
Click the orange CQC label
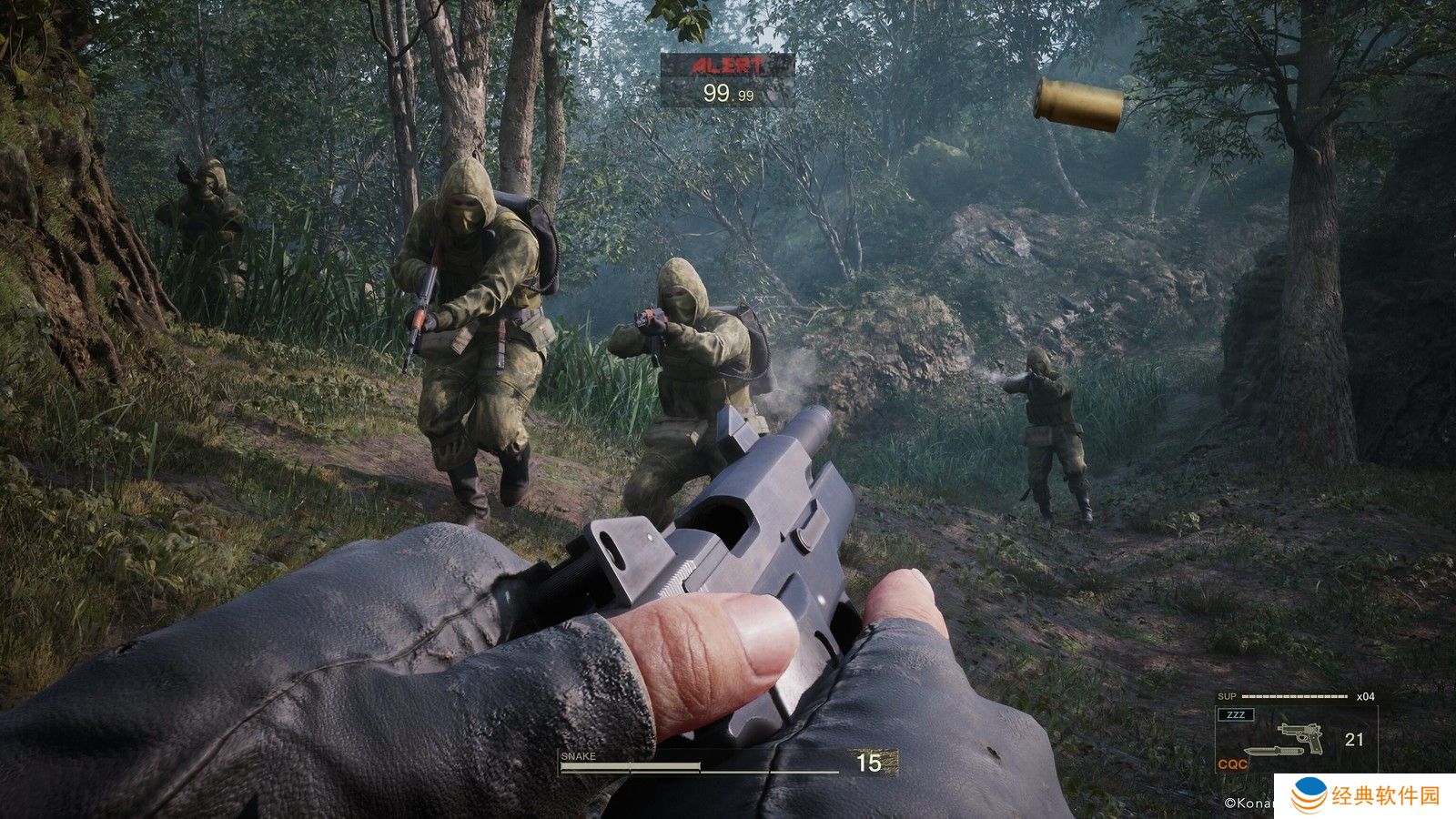coord(1232,764)
